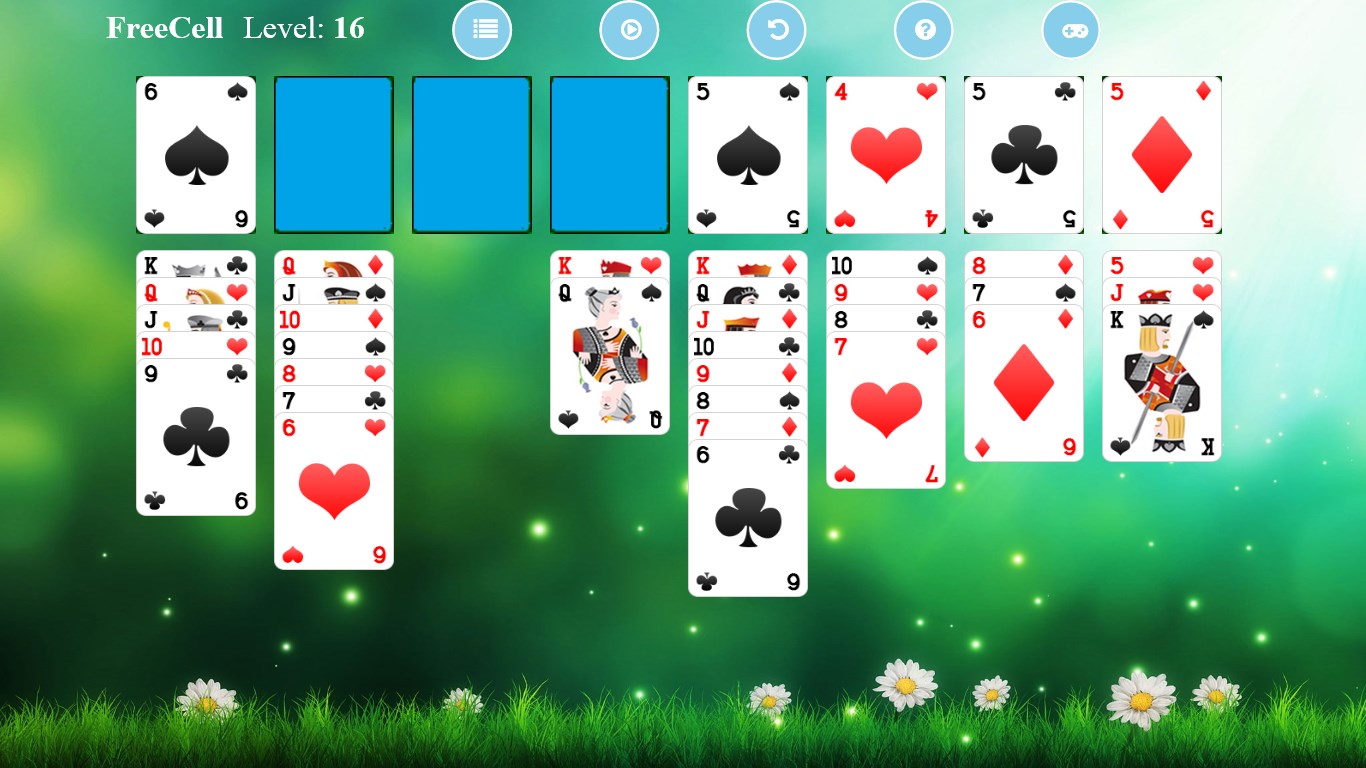Click the gamepad icon
1366x768 pixels.
(1070, 30)
